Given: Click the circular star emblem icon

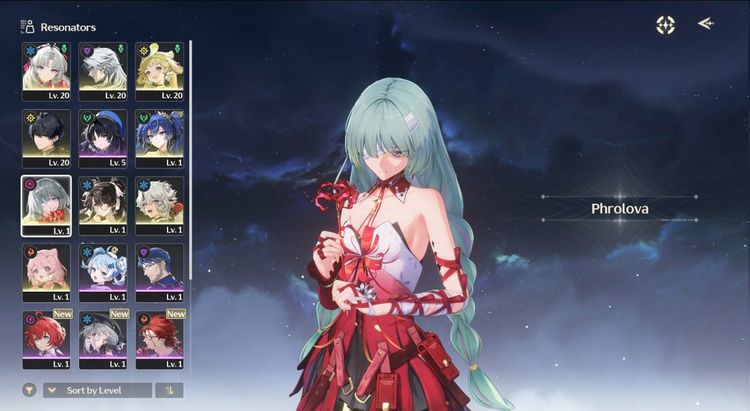Looking at the screenshot, I should 665,25.
